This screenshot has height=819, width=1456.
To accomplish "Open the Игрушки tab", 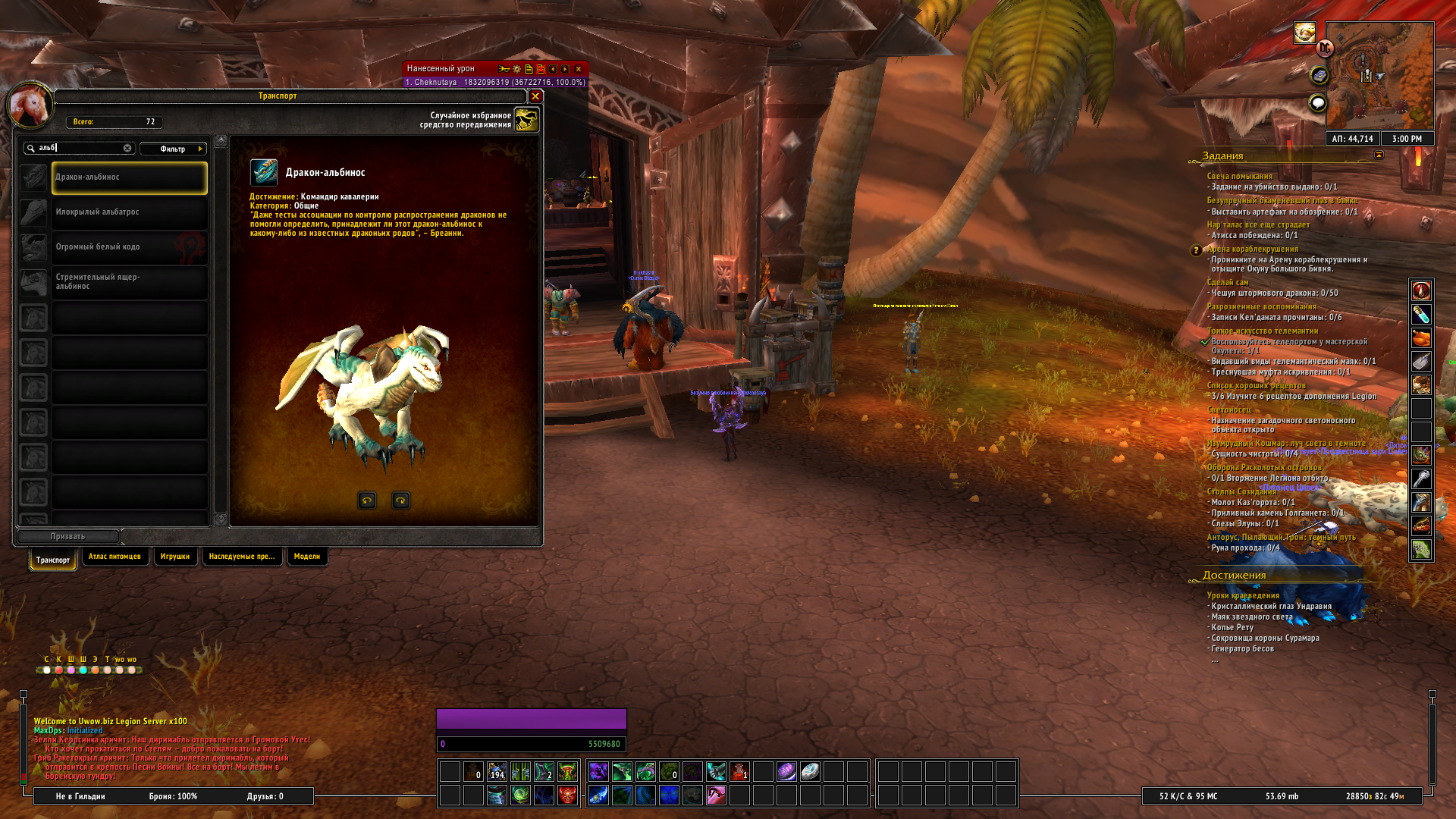I will (x=175, y=557).
